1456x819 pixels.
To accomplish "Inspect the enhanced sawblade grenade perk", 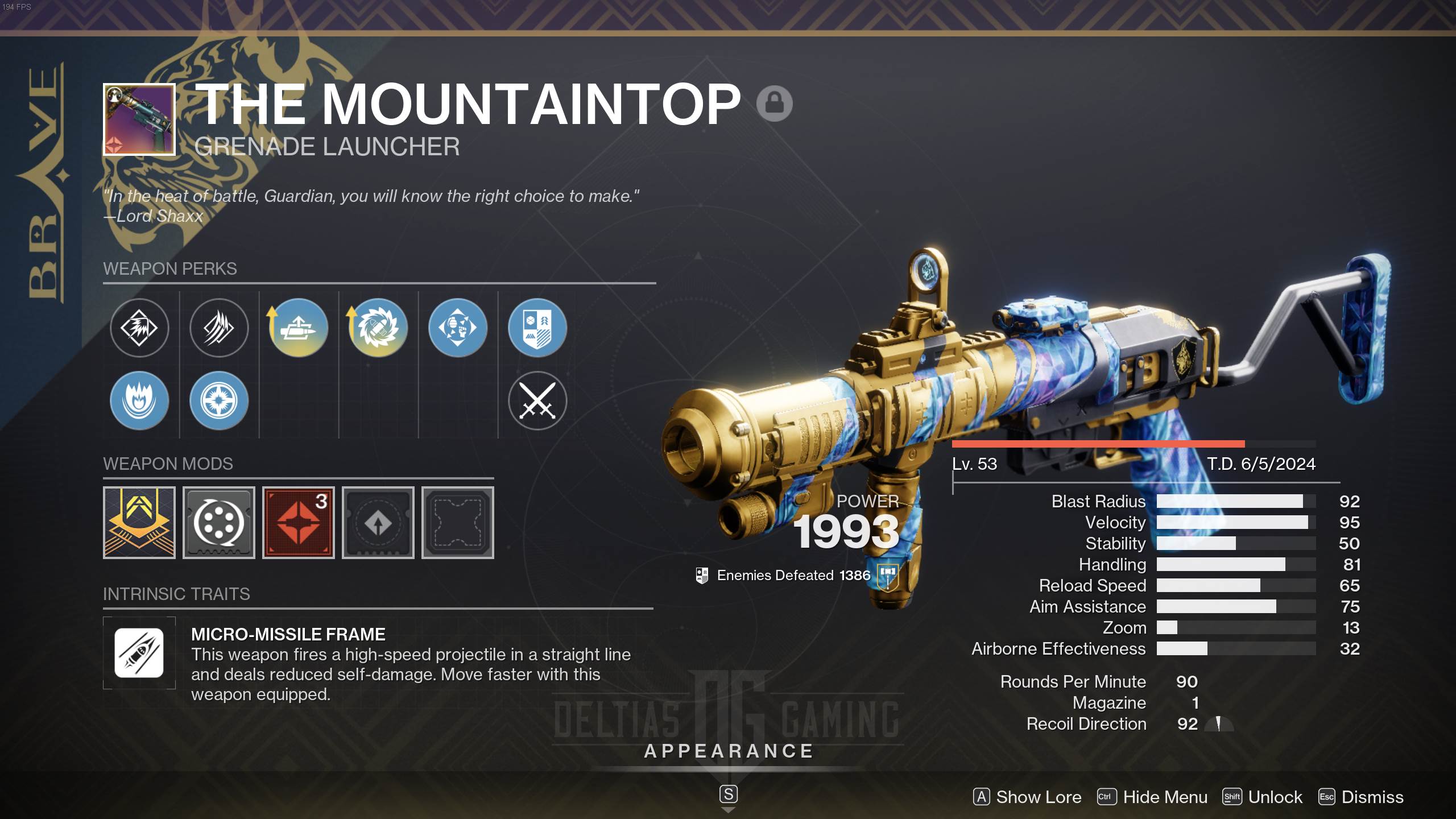I will 378,328.
